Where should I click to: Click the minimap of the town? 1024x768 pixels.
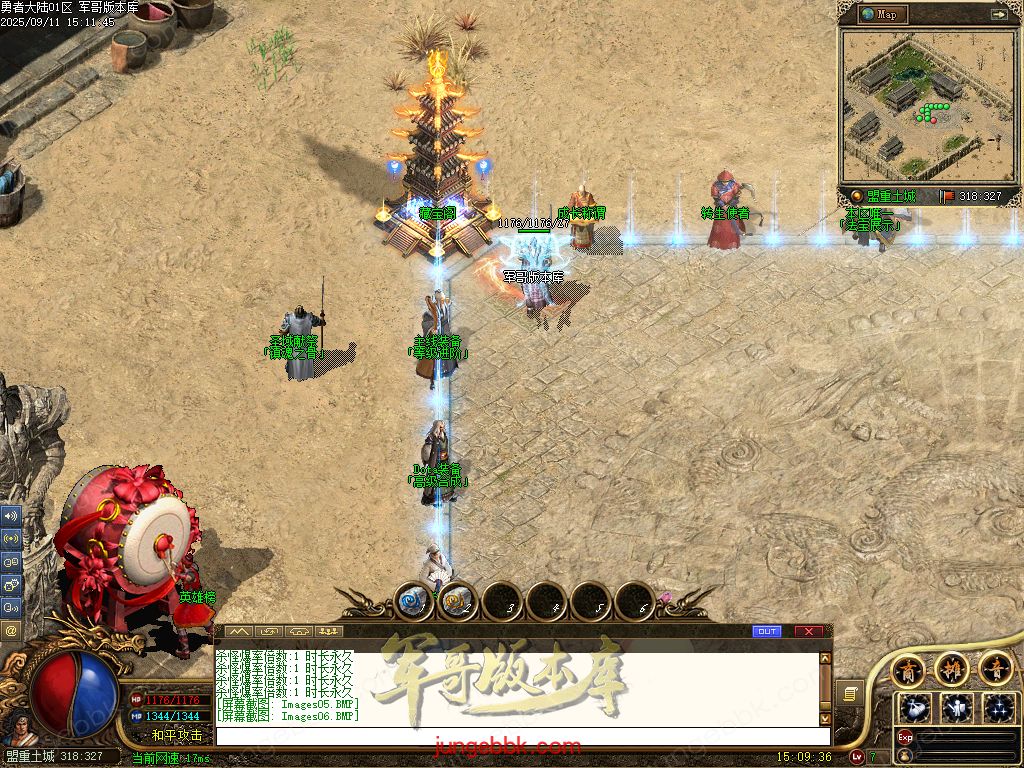coord(925,105)
